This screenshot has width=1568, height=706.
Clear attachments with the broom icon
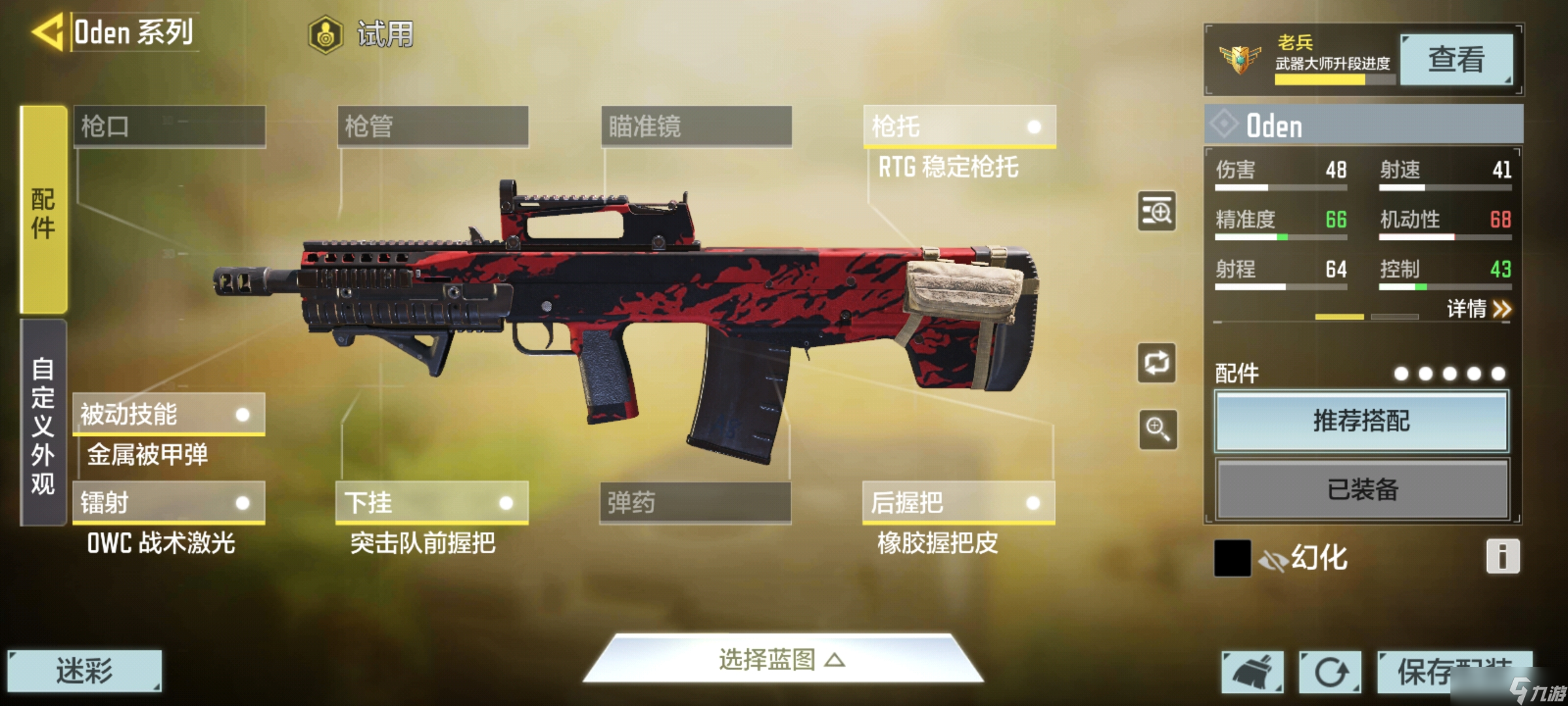pyautogui.click(x=1252, y=672)
